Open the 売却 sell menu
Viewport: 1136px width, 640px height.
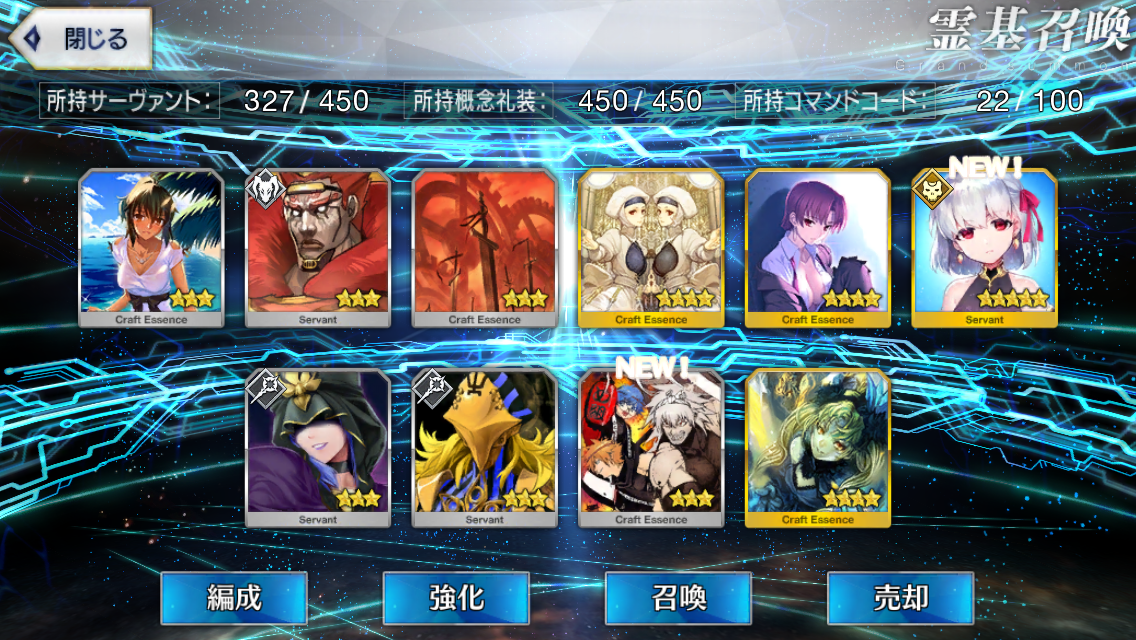coord(900,598)
